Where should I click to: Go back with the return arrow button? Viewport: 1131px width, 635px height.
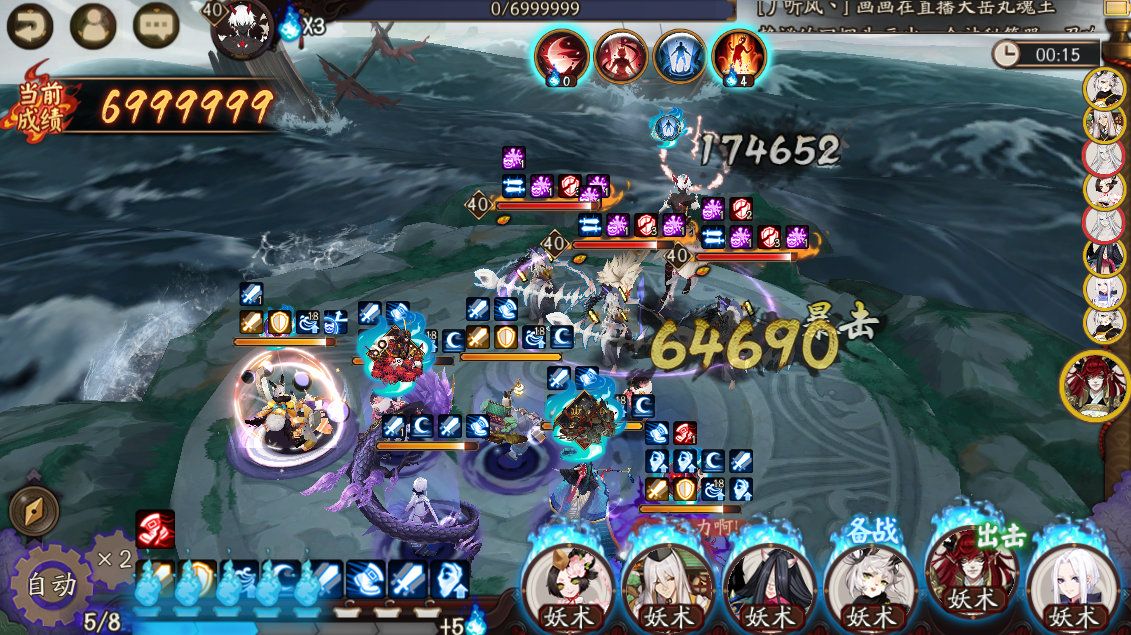30,27
